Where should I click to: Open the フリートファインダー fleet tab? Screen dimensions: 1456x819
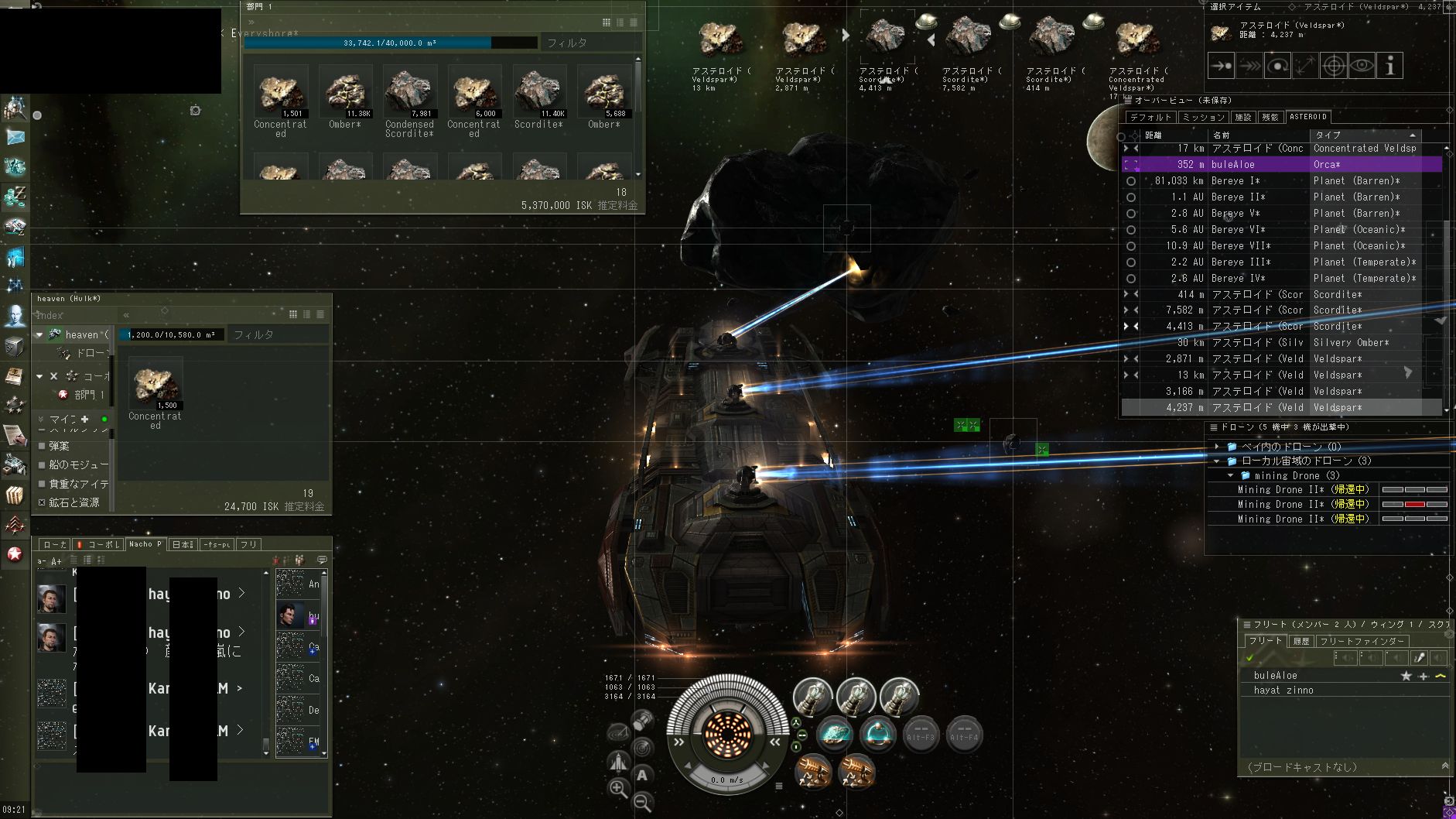1362,641
